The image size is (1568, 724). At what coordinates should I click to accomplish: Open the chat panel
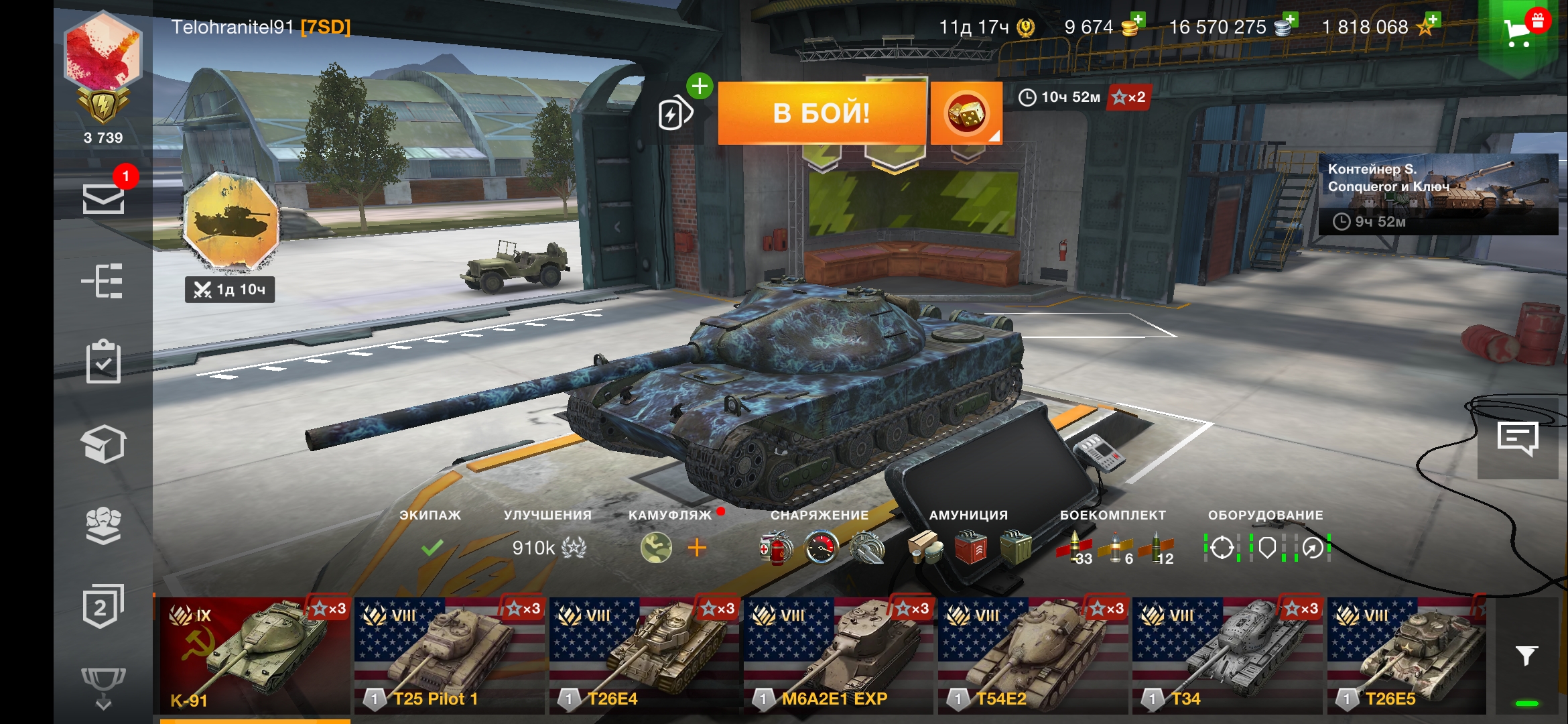[1518, 439]
